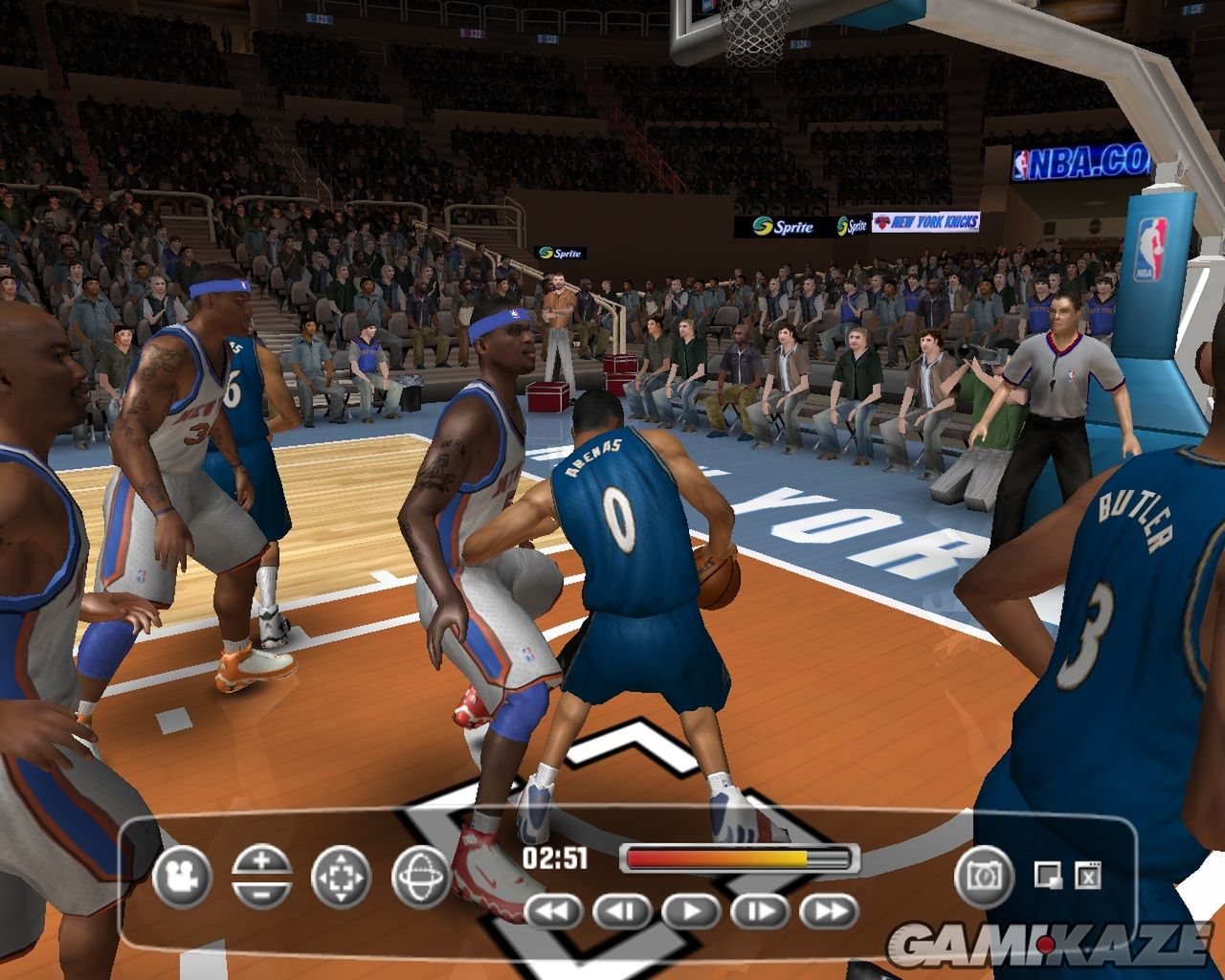
Task: Step back one frame
Action: coord(622,911)
